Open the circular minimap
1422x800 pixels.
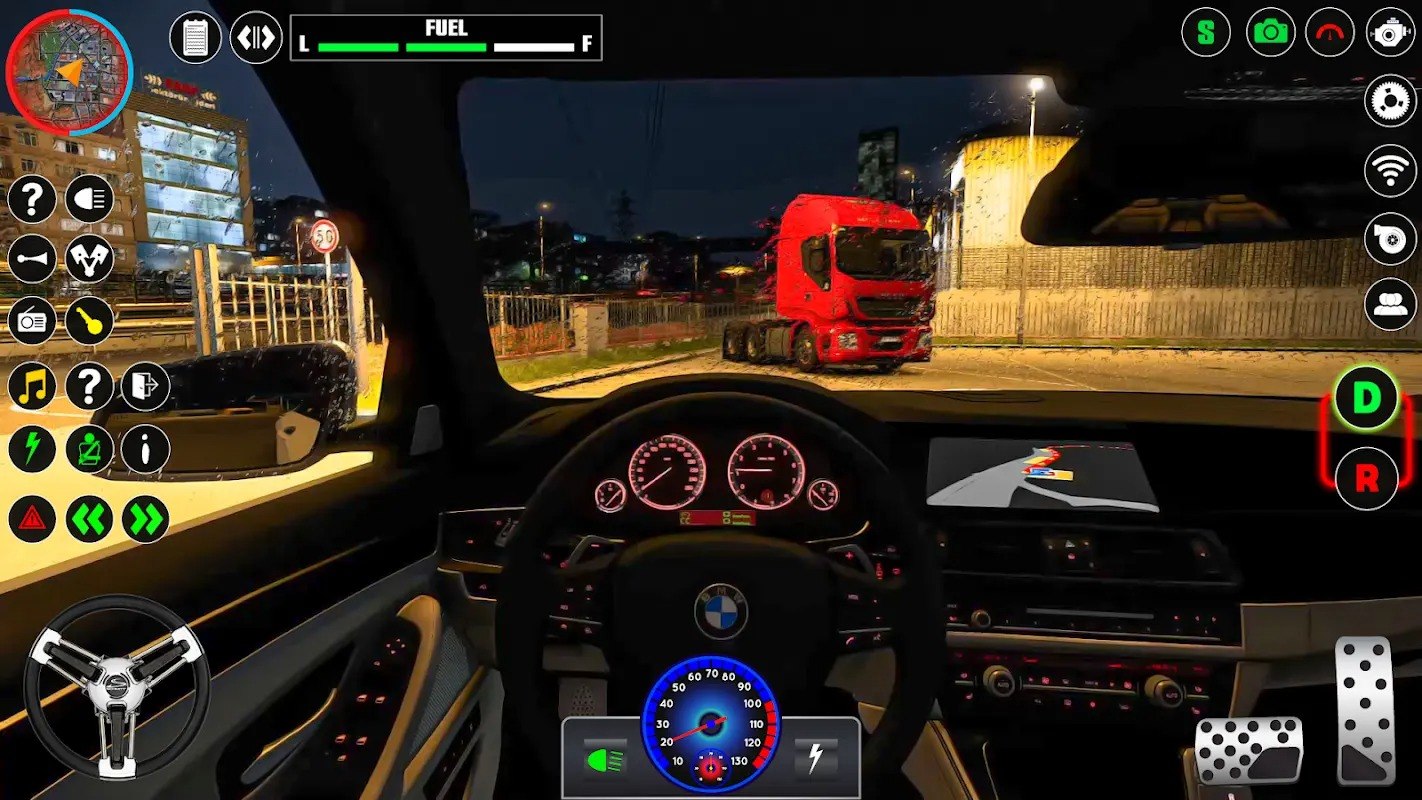click(x=69, y=72)
